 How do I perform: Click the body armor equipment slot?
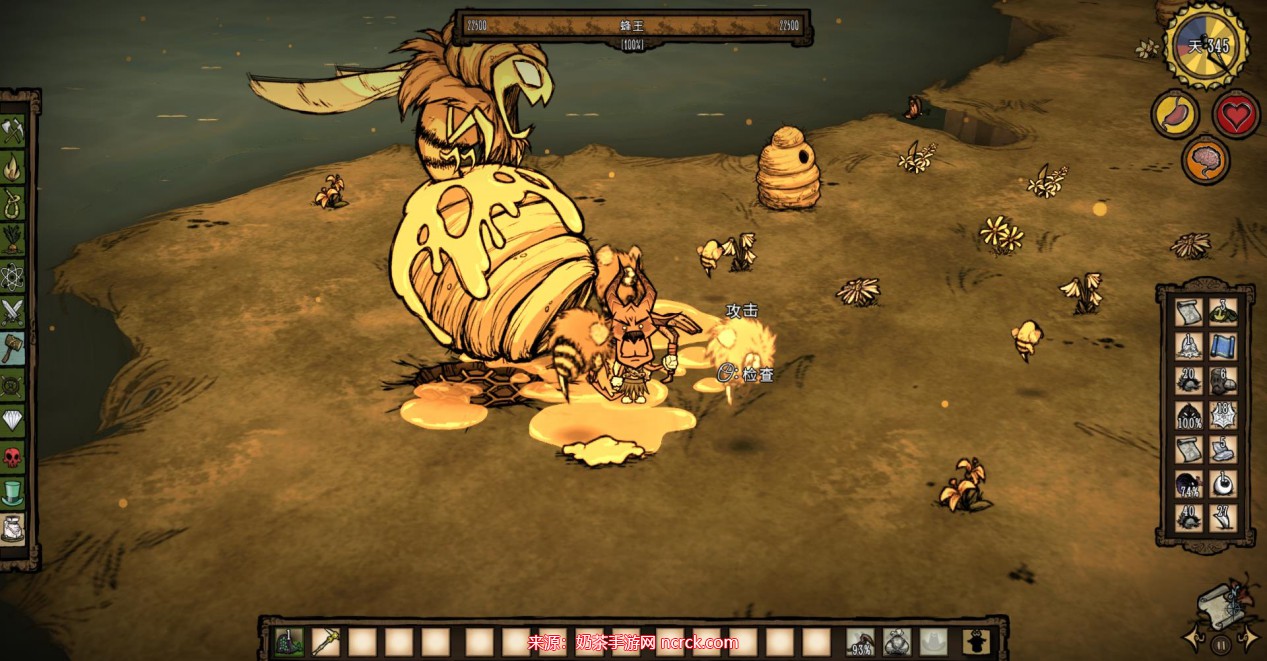(x=896, y=641)
